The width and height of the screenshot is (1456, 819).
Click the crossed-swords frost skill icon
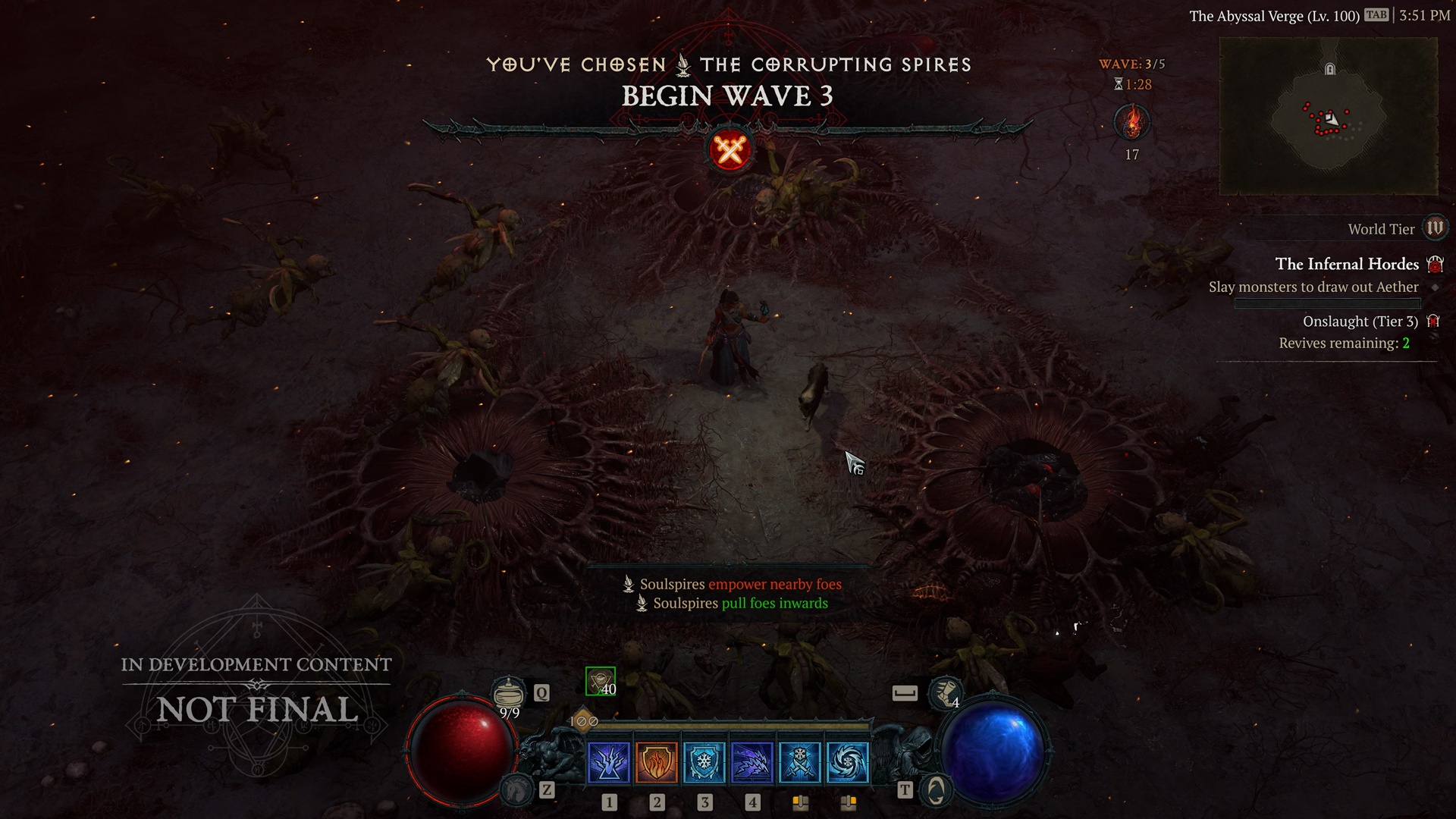[x=801, y=763]
